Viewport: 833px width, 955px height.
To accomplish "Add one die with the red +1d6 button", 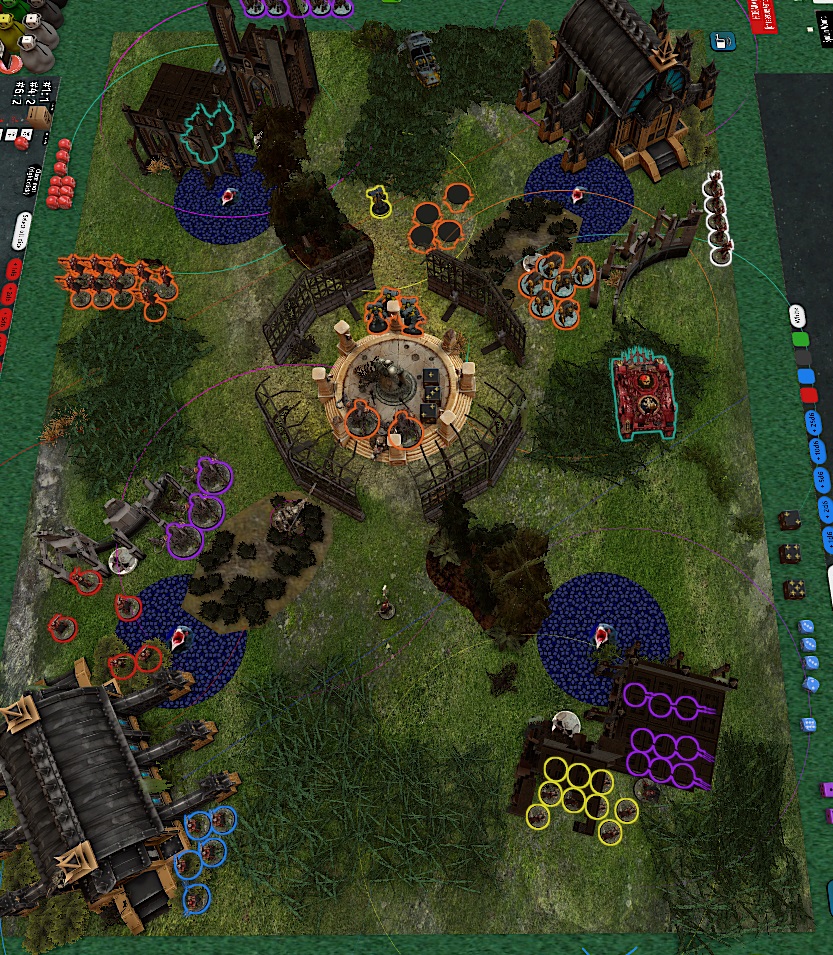I will 15,270.
